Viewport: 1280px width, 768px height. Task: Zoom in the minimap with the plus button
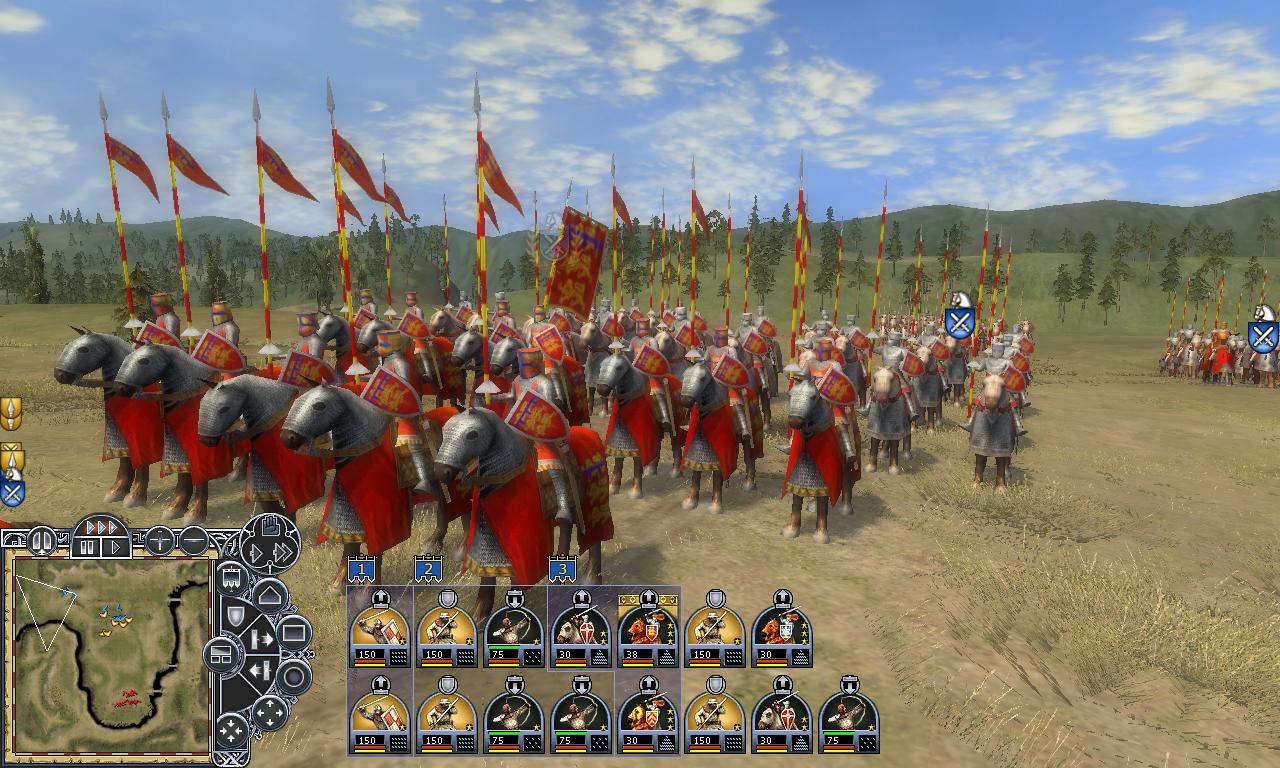(160, 541)
